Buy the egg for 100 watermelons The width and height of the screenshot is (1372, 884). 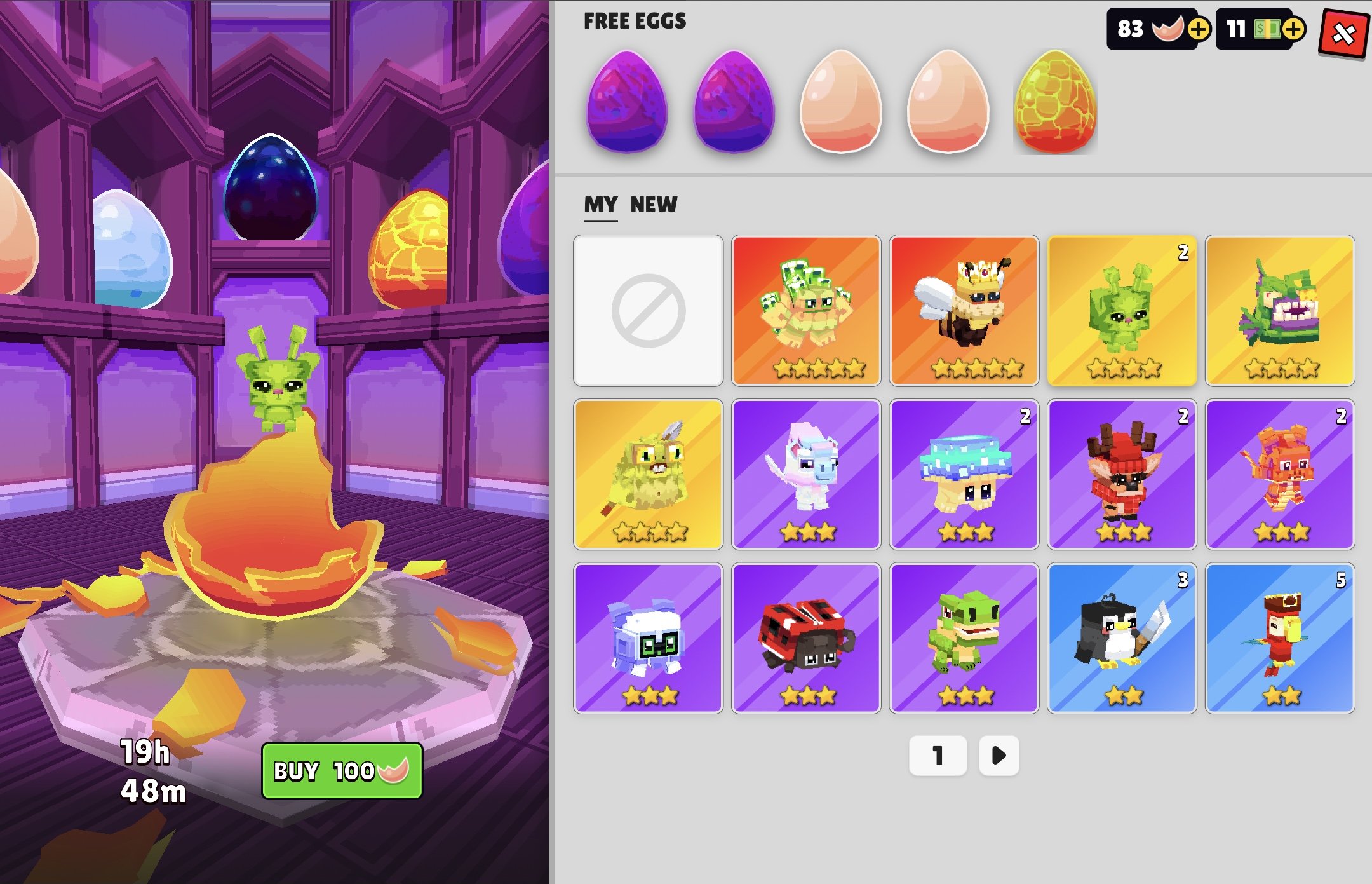coord(342,770)
